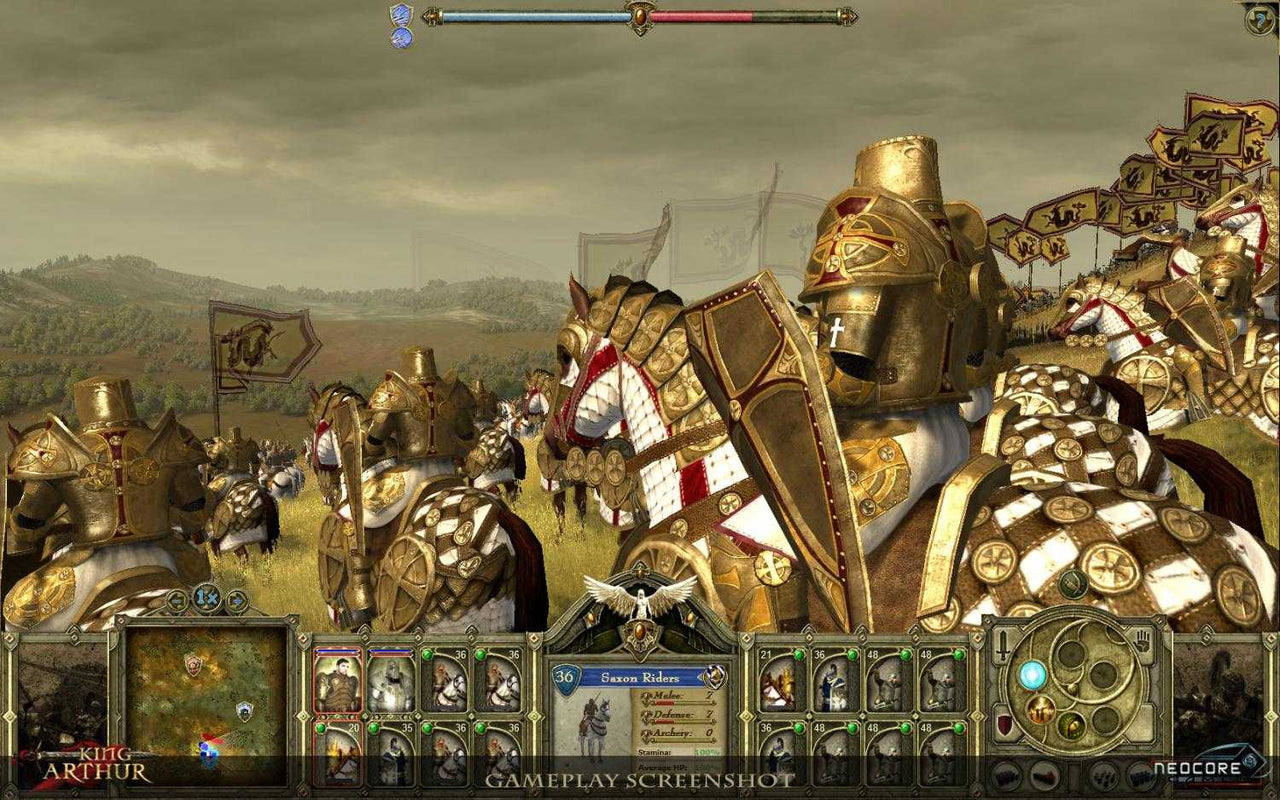Select the eagle crest above the unit panel

pyautogui.click(x=639, y=602)
